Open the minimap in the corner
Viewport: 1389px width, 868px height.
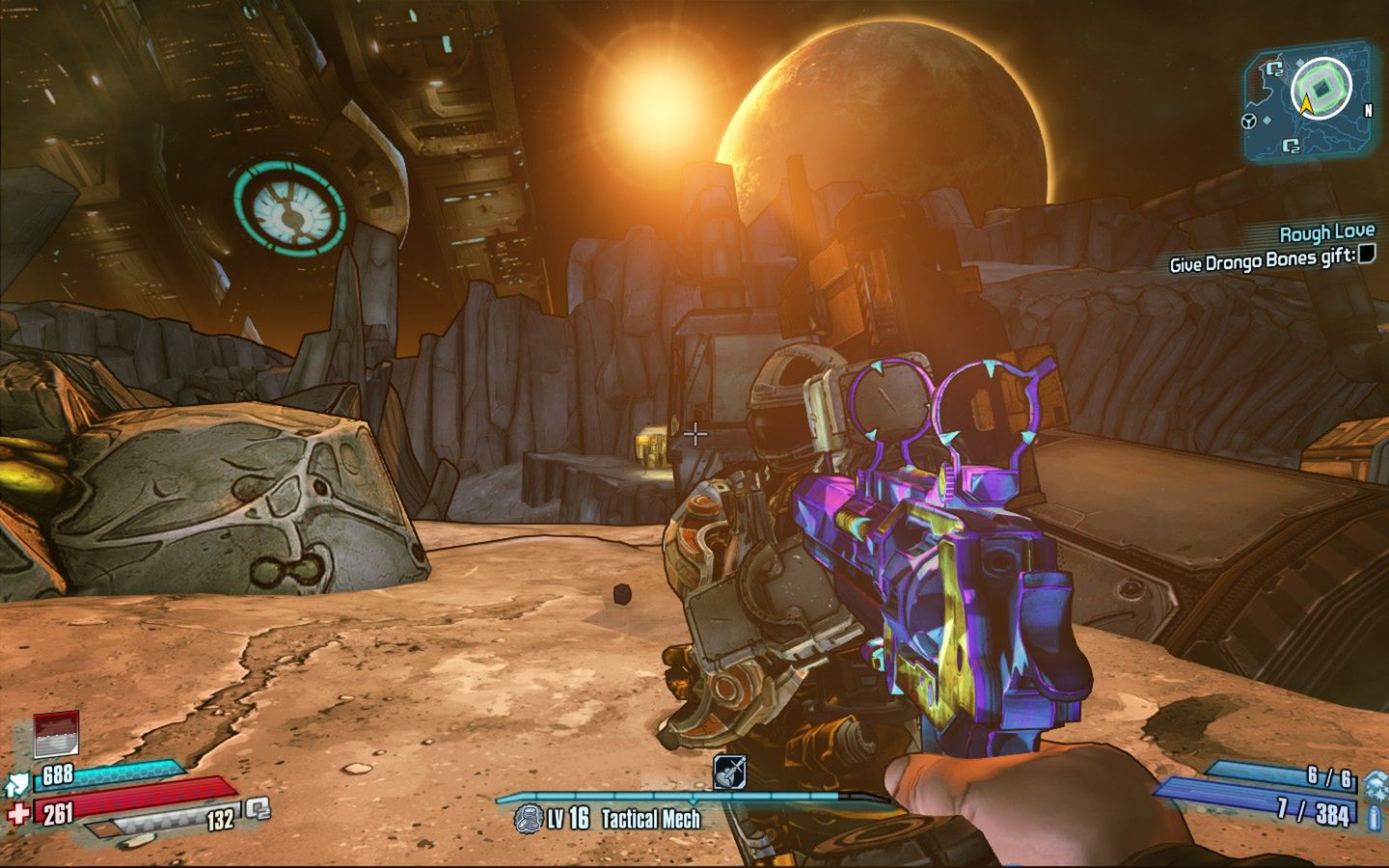pos(1309,102)
